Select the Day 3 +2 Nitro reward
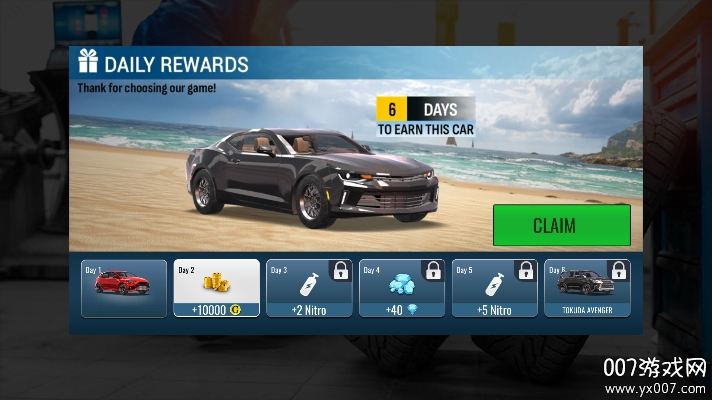 tap(309, 288)
